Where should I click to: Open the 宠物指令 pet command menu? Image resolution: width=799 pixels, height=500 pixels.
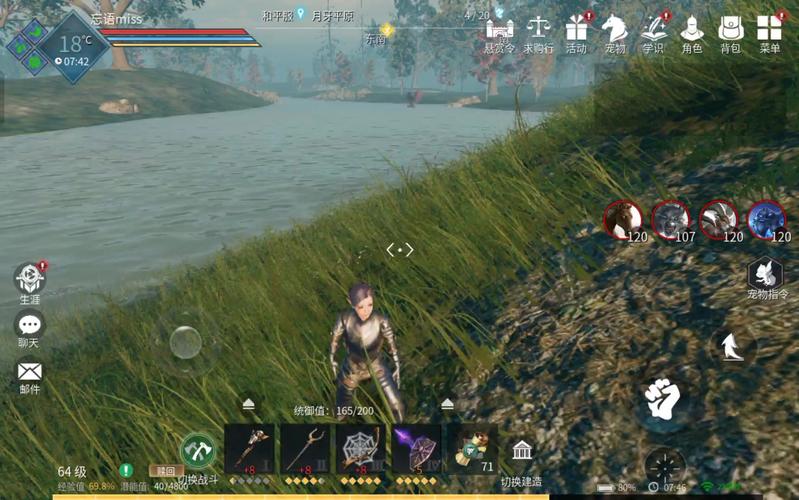767,275
